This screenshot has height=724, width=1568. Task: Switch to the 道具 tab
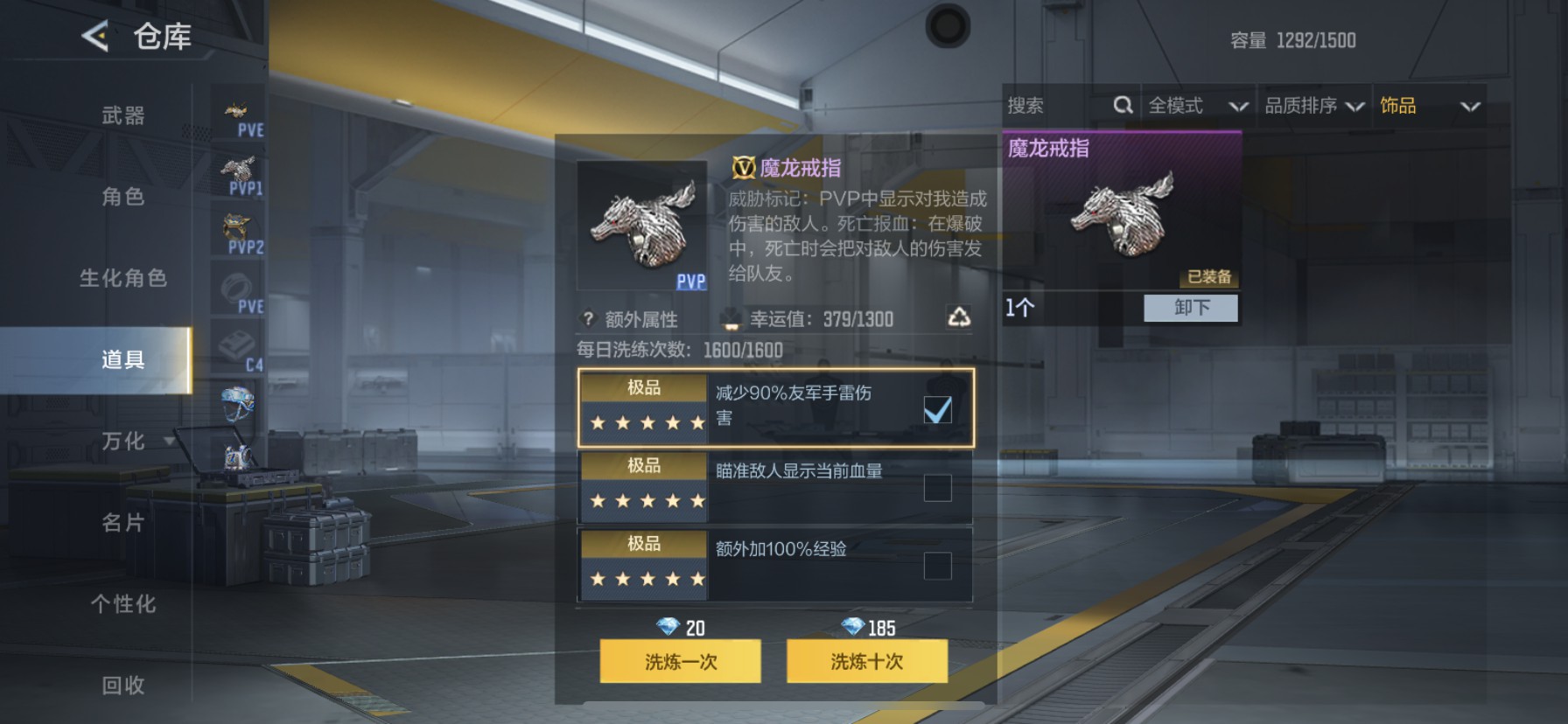click(122, 359)
